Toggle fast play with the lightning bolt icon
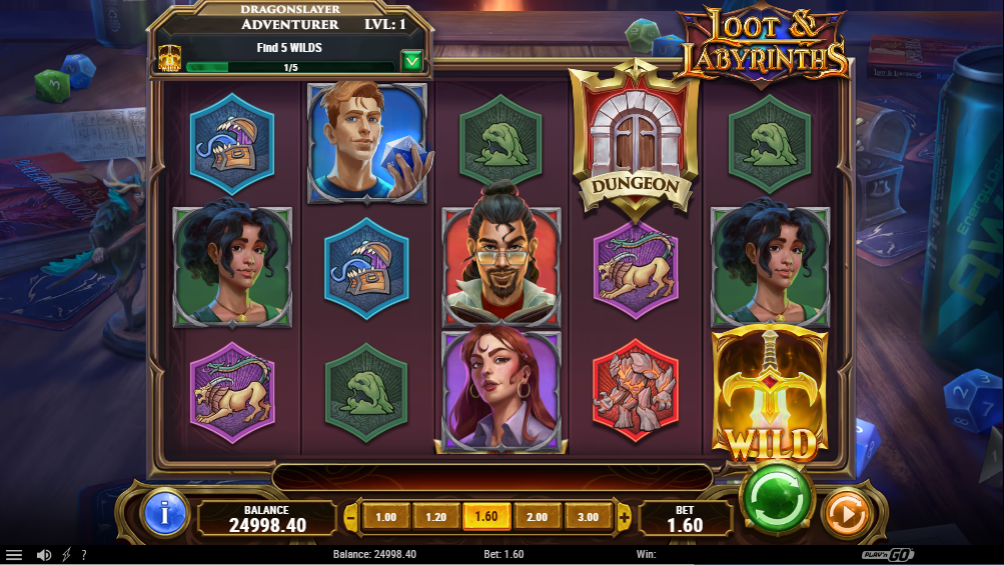Image resolution: width=1004 pixels, height=565 pixels. coord(67,555)
